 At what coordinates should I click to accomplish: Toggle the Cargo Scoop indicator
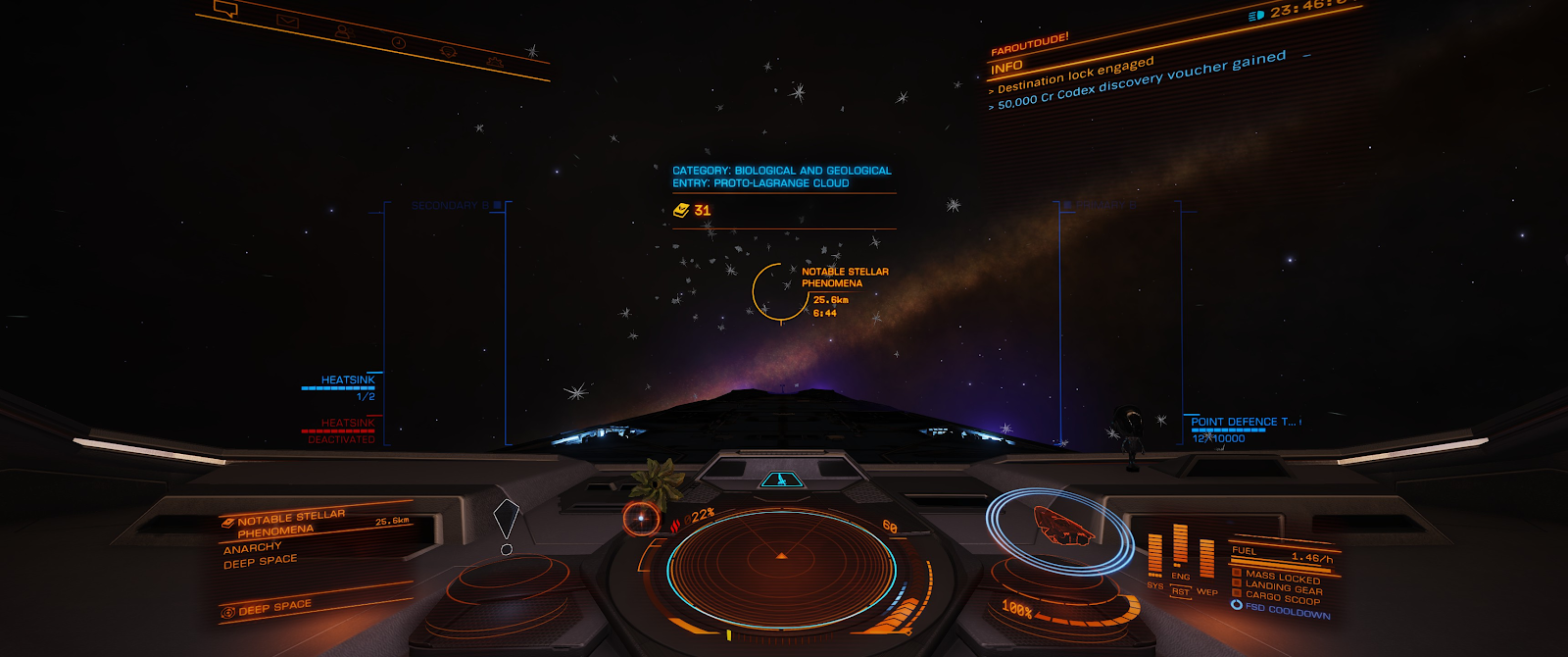click(x=1281, y=597)
